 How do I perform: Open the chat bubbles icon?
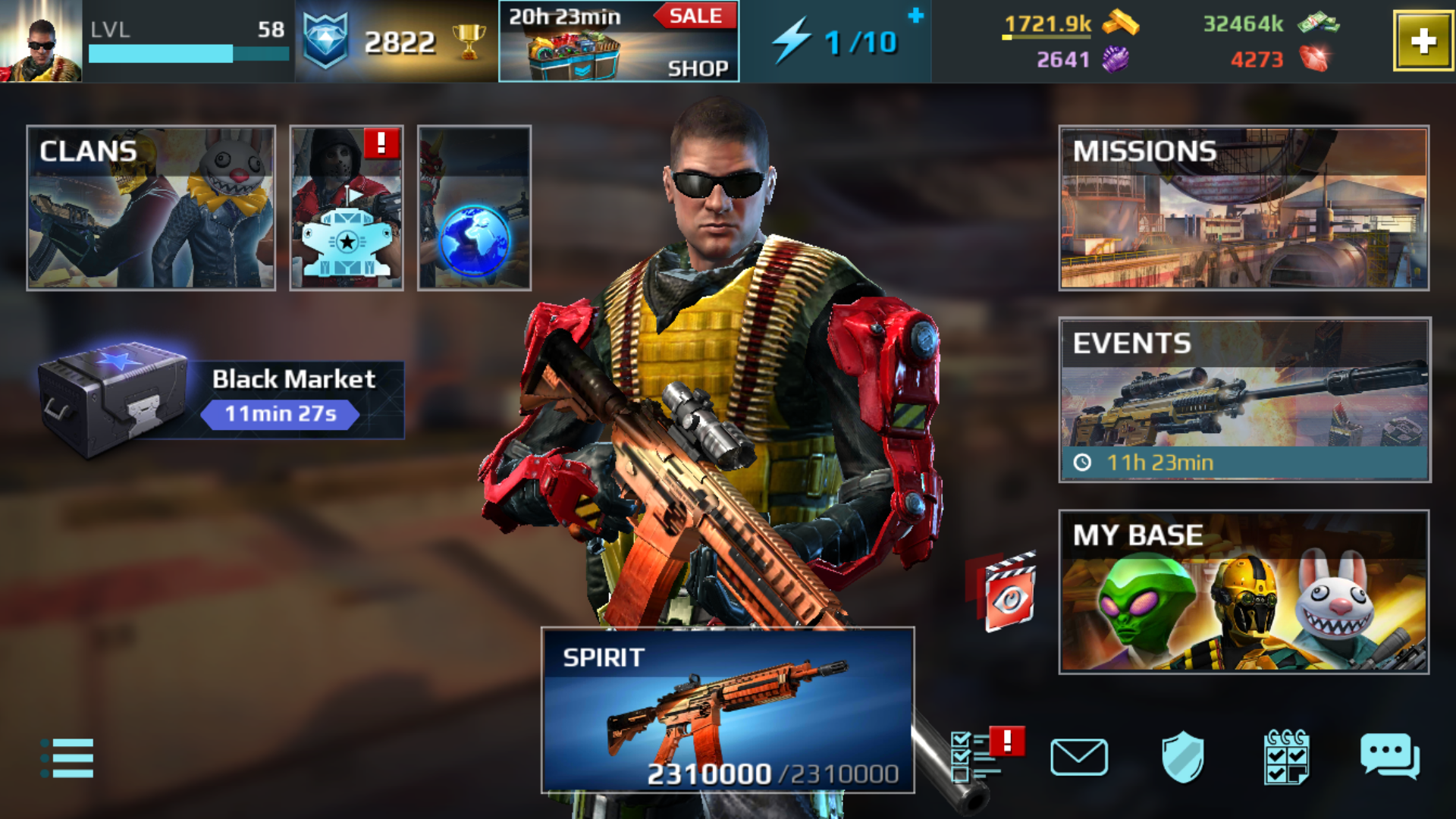[x=1389, y=756]
